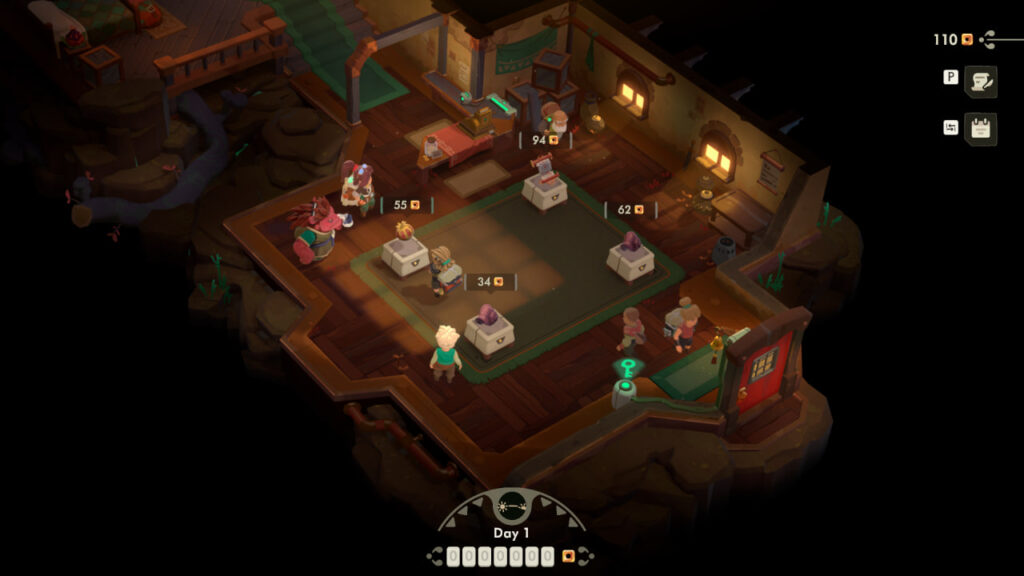Open the scroll and quill notebook icon
Viewport: 1024px width, 576px height.
[x=980, y=82]
